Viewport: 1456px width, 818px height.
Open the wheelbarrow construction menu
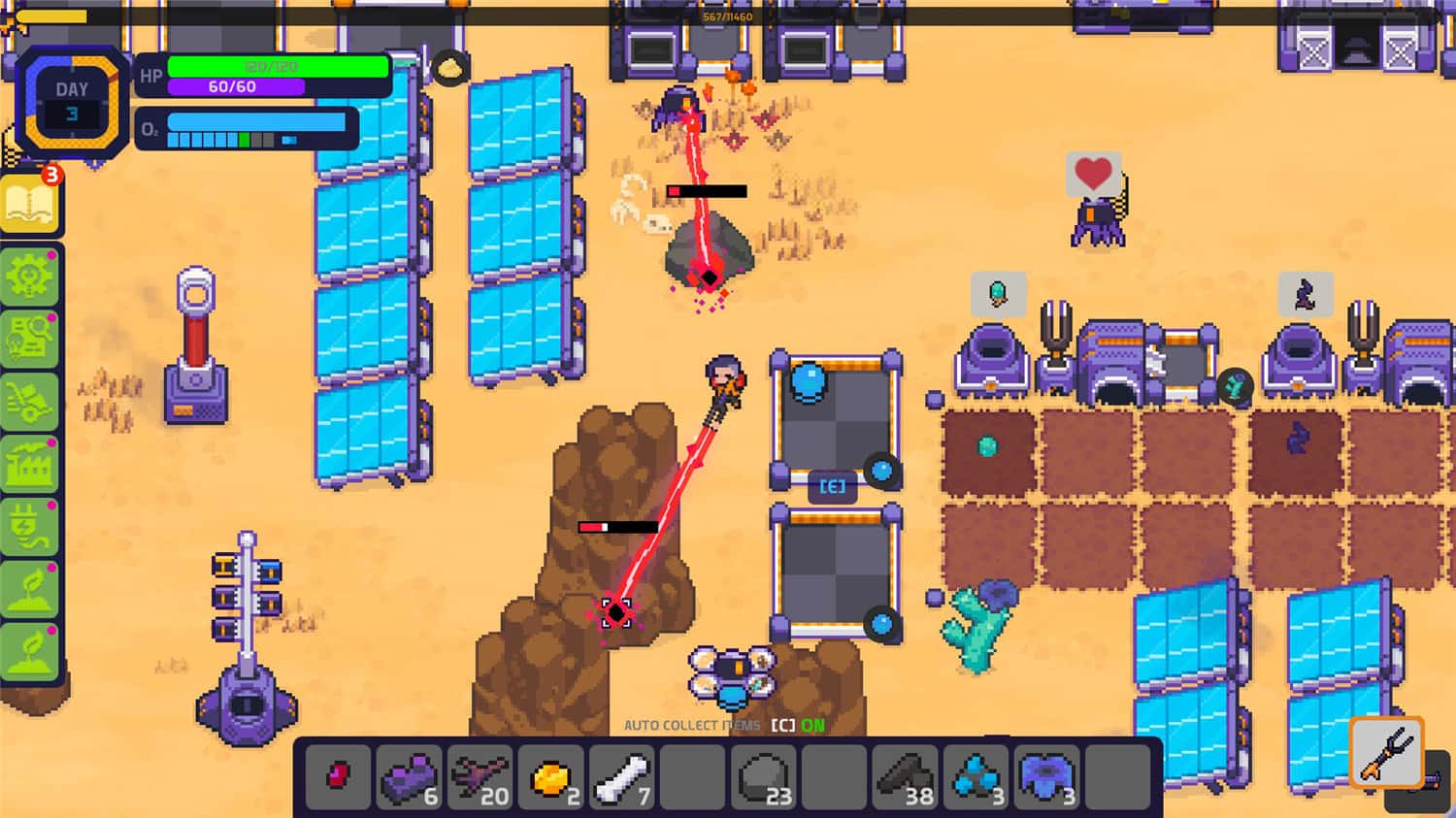pos(29,400)
